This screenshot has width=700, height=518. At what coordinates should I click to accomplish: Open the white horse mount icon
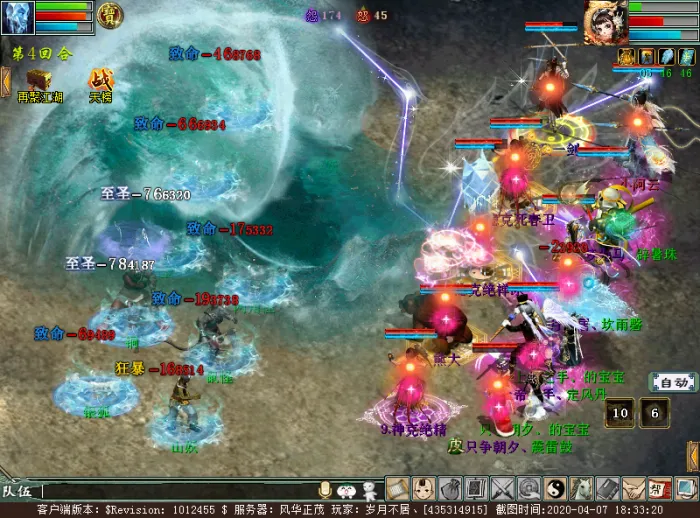(x=581, y=489)
